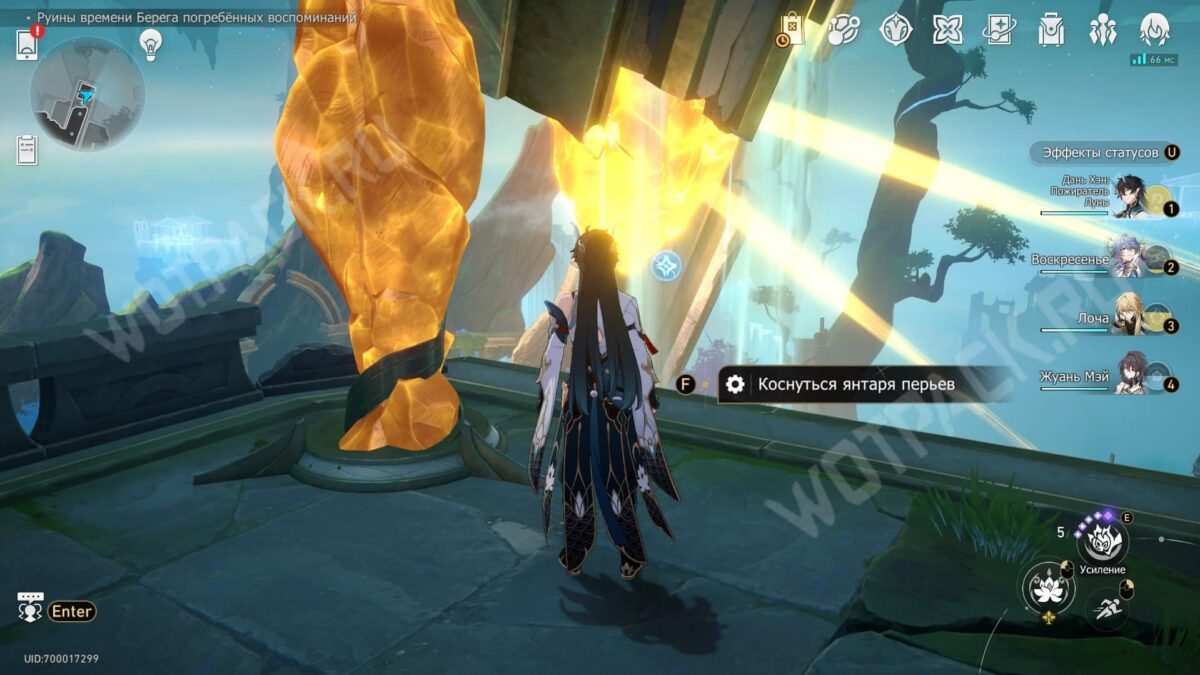Open the character head icon
The image size is (1200, 675).
pos(1155,30)
